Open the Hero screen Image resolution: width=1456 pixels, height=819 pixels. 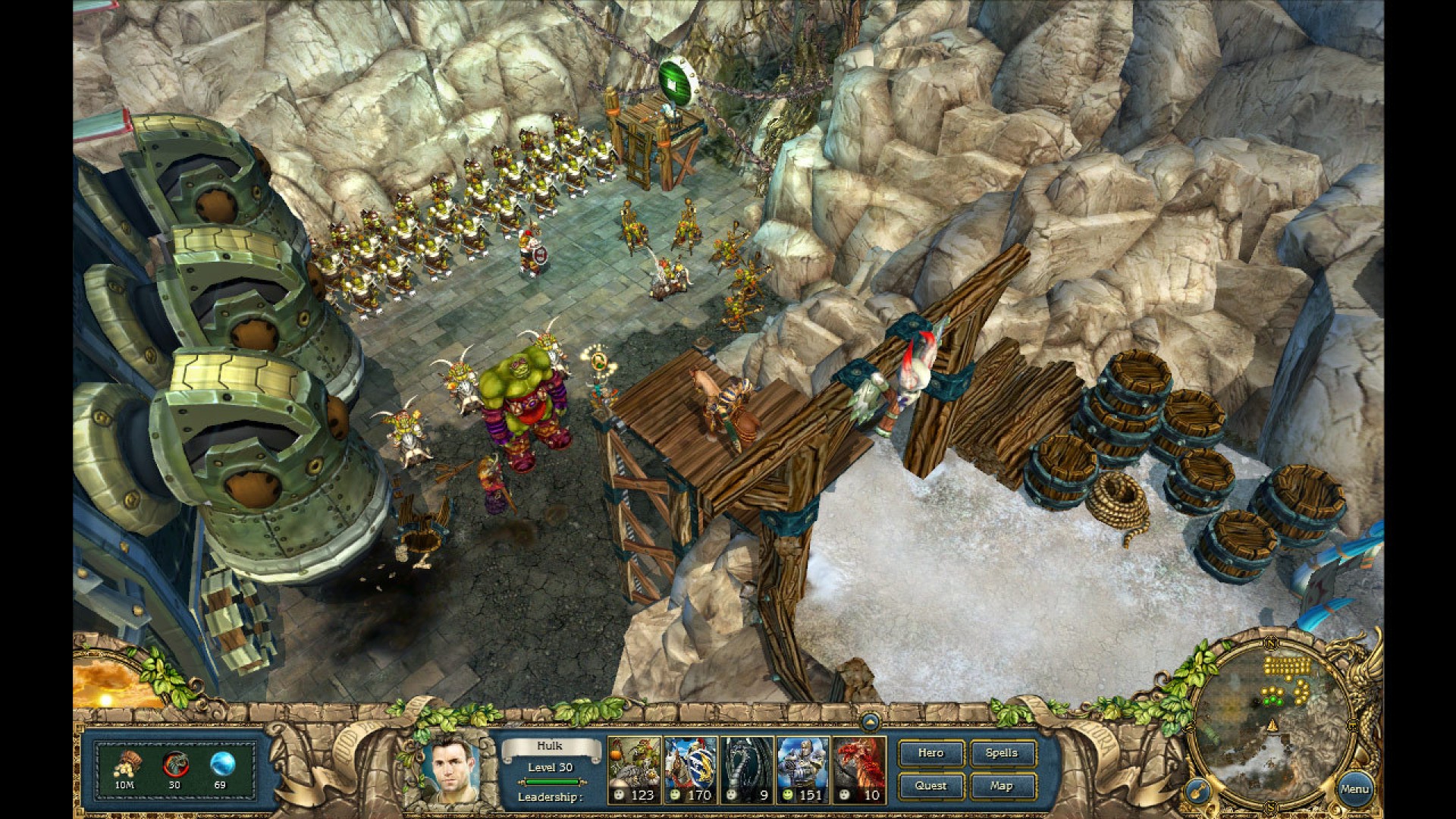[x=930, y=753]
